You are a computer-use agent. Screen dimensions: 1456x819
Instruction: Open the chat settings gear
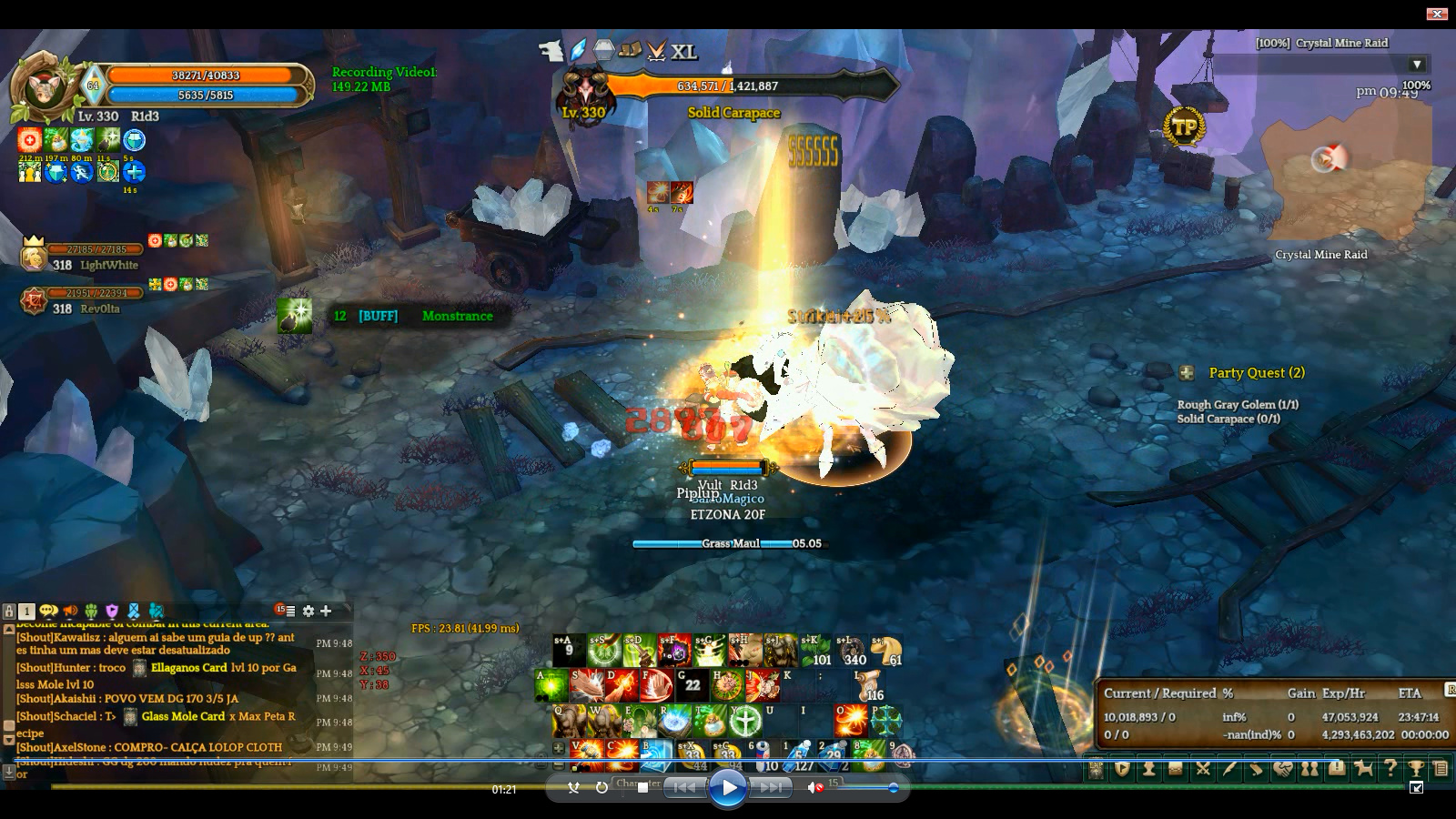pos(308,611)
